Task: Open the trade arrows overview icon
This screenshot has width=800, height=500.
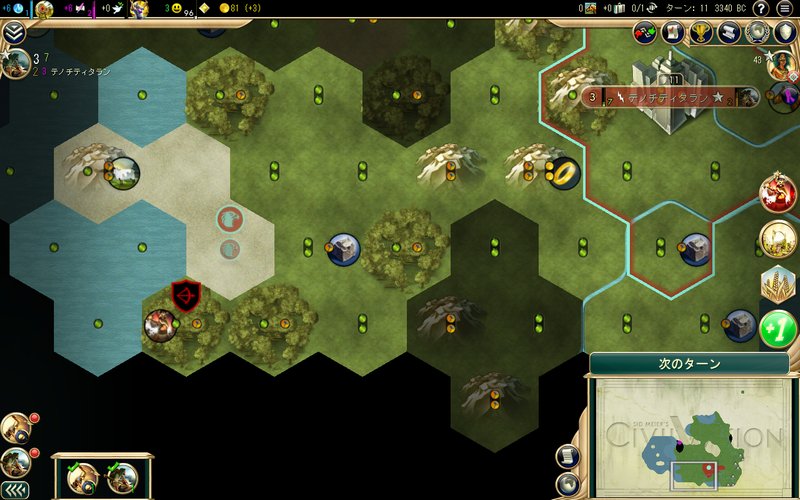Action: pyautogui.click(x=644, y=34)
